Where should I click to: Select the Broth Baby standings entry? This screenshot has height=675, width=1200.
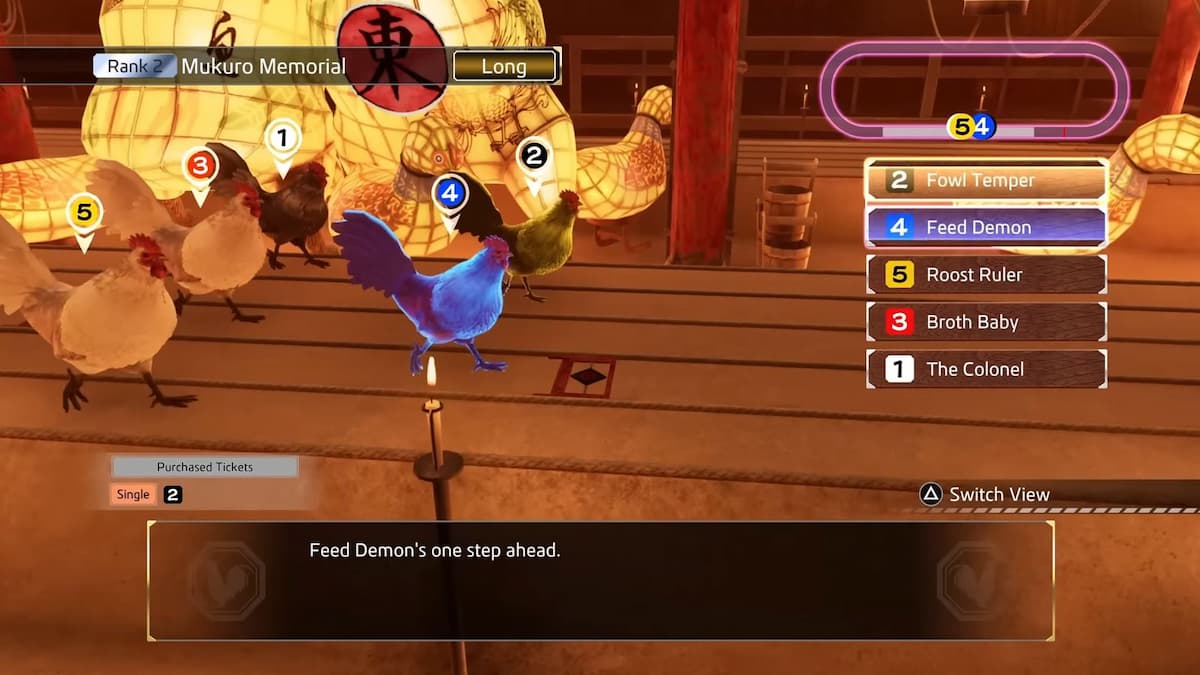click(986, 322)
